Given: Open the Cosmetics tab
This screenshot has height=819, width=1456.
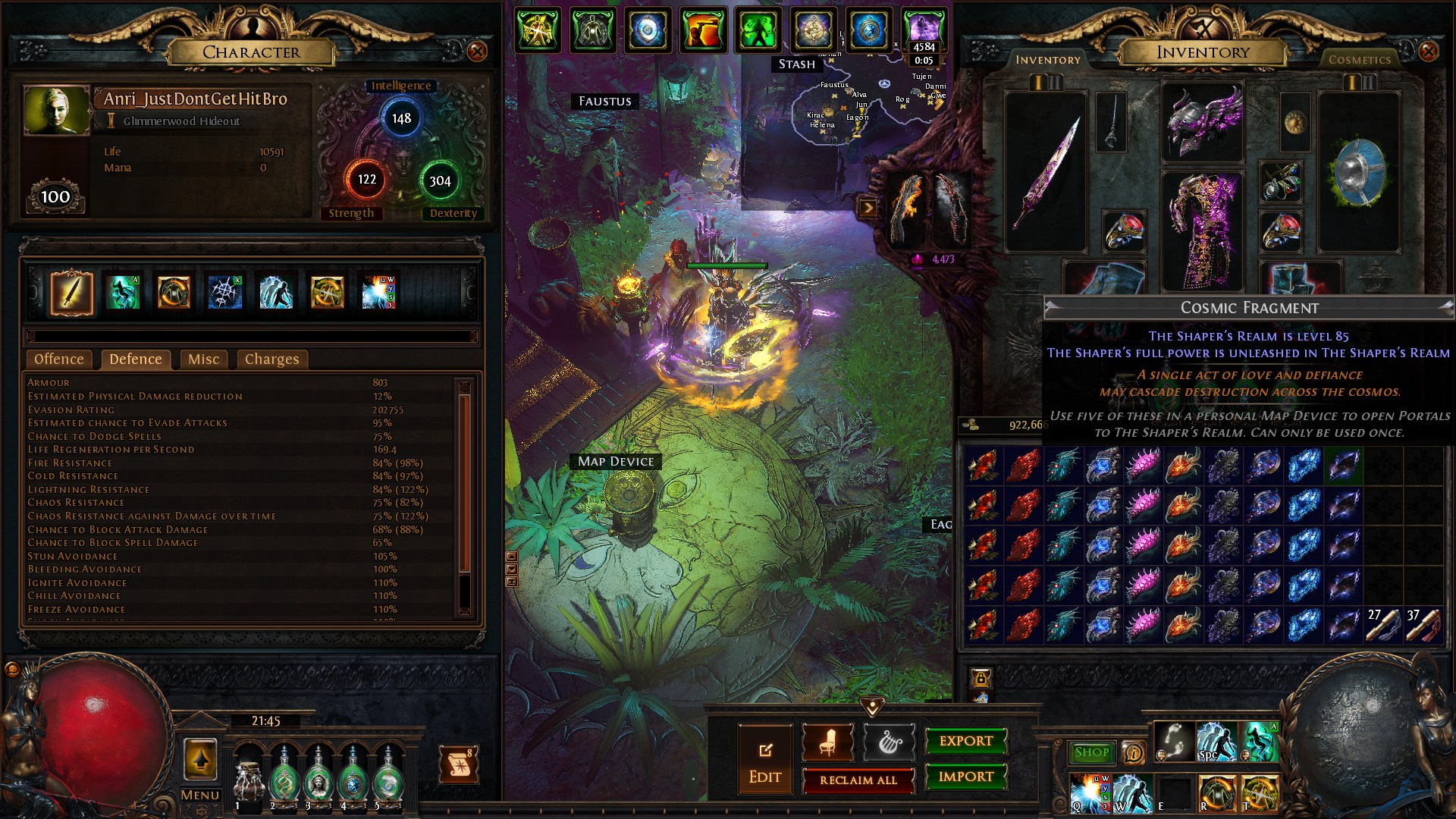Looking at the screenshot, I should coord(1359,60).
